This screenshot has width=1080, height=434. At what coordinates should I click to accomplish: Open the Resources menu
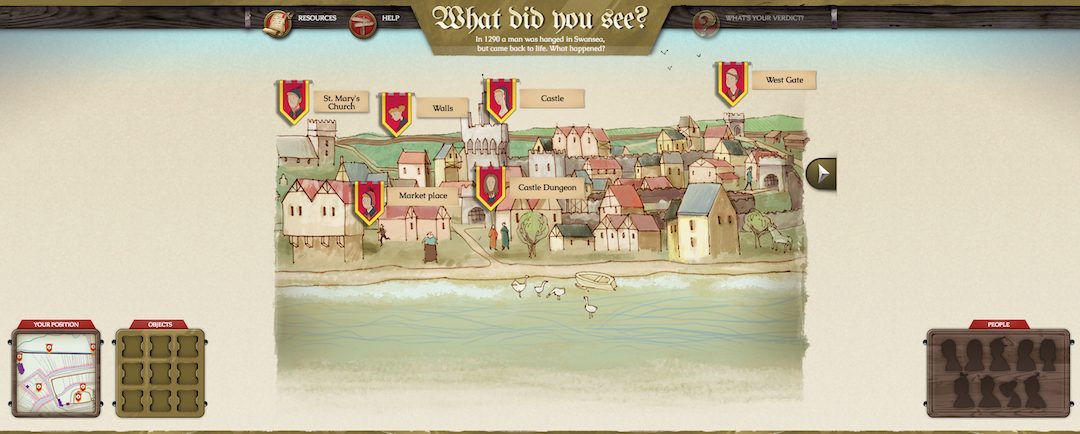tap(277, 22)
